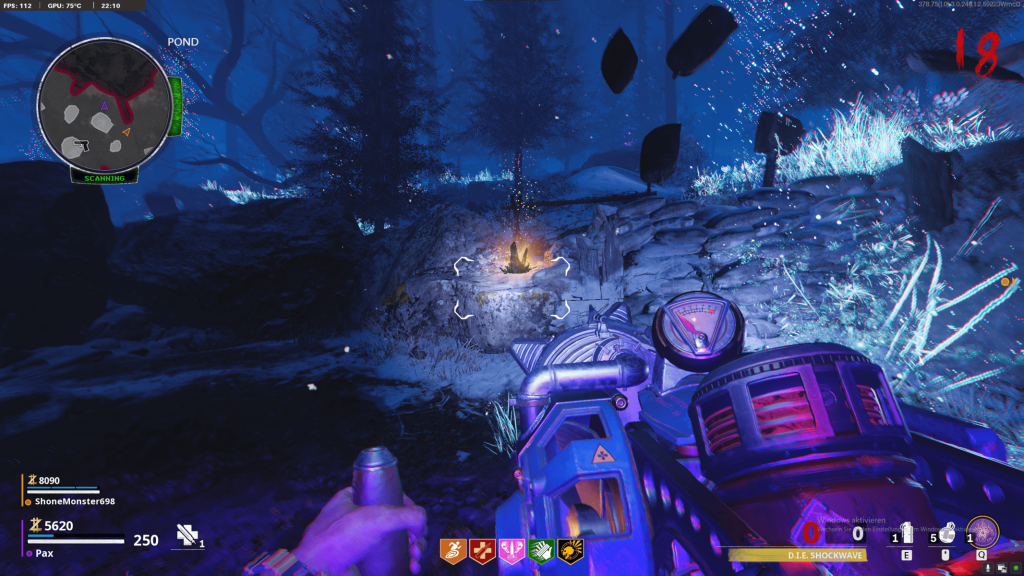This screenshot has width=1024, height=576.
Task: Select the green hand perk icon
Action: [541, 550]
